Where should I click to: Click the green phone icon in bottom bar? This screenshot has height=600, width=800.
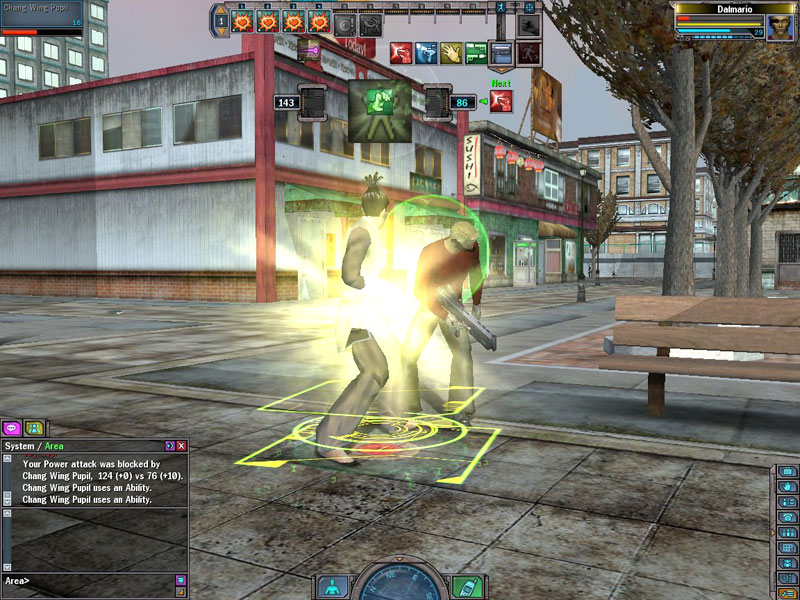click(467, 586)
